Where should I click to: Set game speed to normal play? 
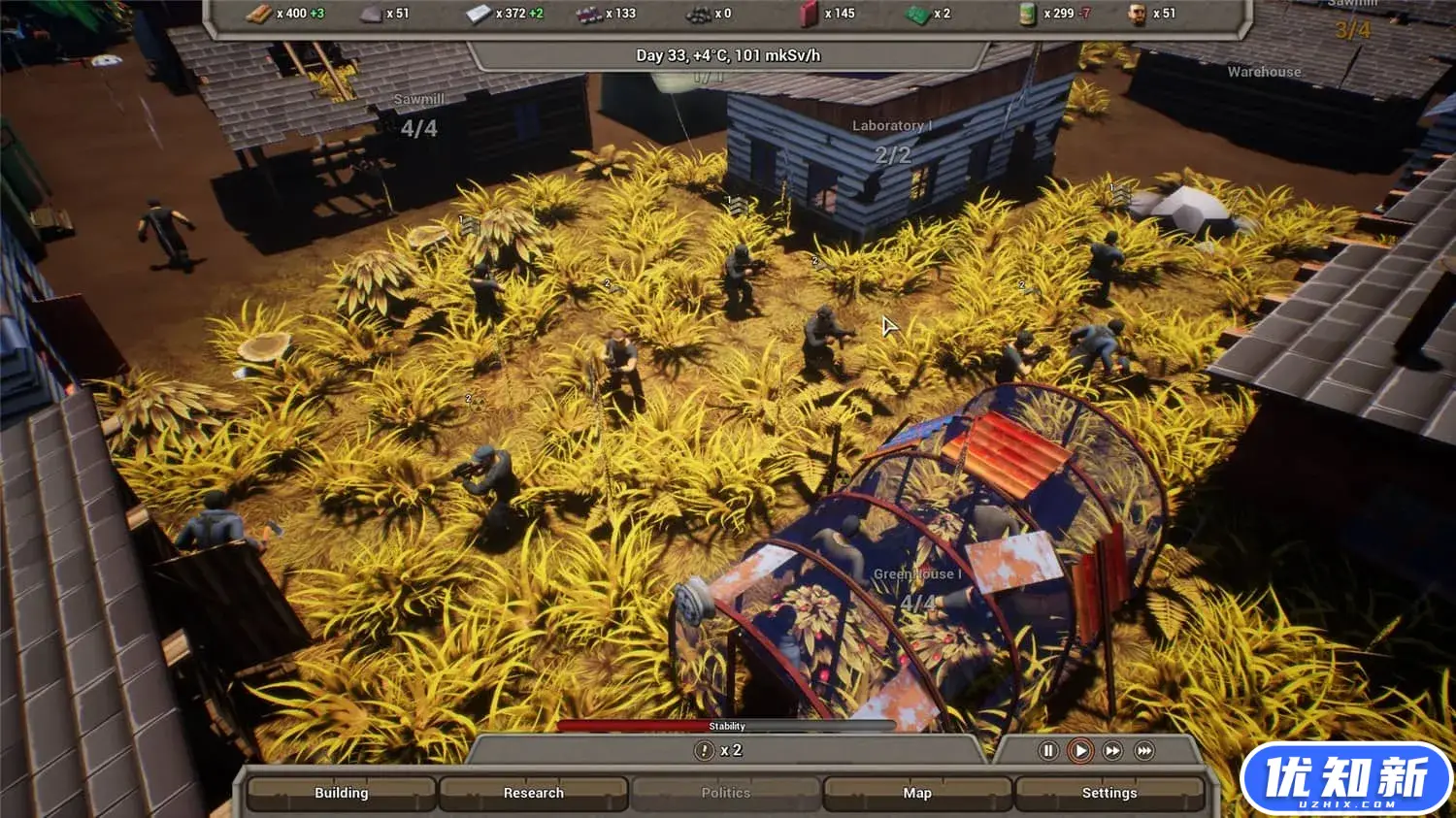pyautogui.click(x=1080, y=750)
